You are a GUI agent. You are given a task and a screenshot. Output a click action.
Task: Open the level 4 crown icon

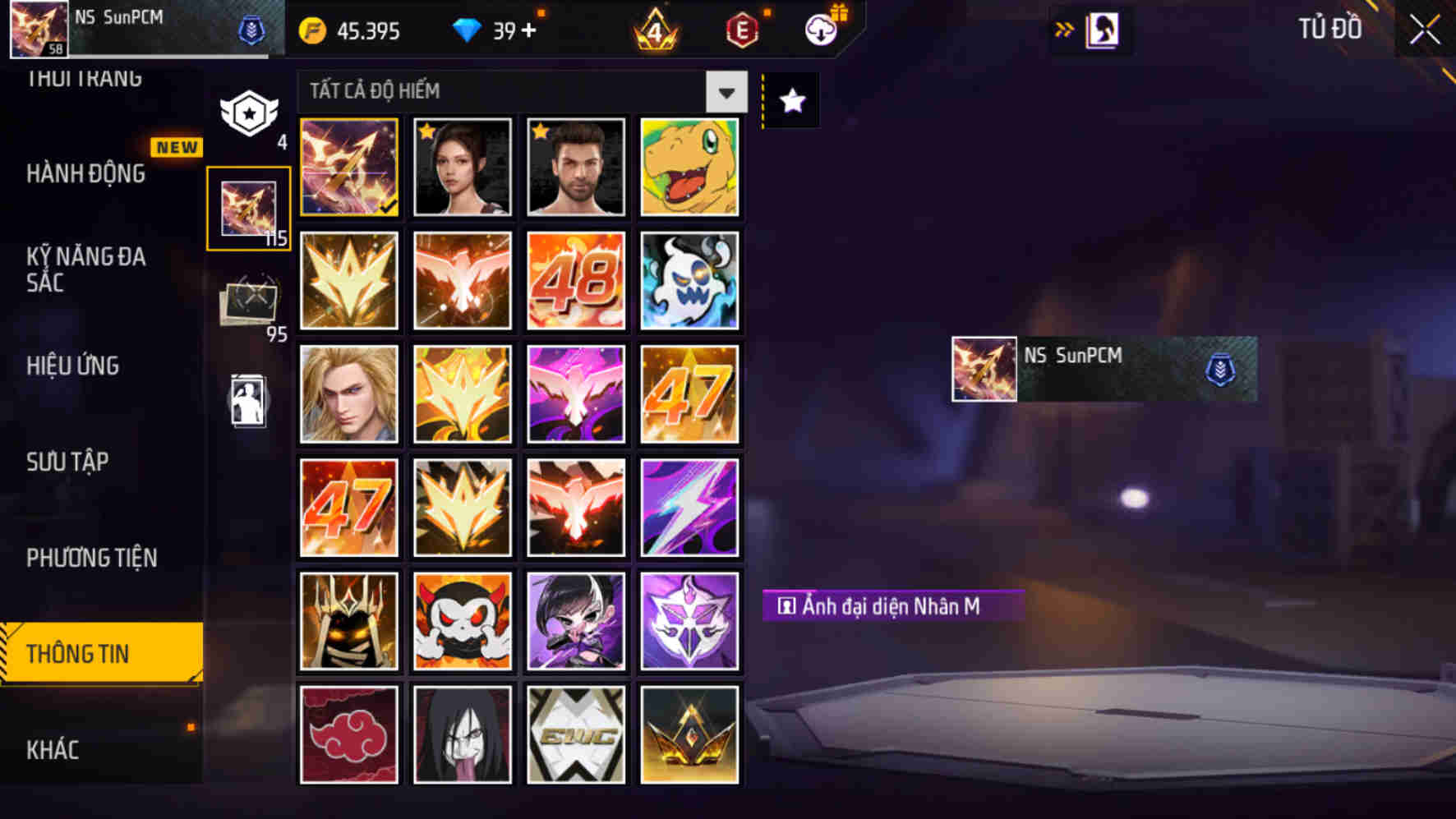tap(656, 30)
